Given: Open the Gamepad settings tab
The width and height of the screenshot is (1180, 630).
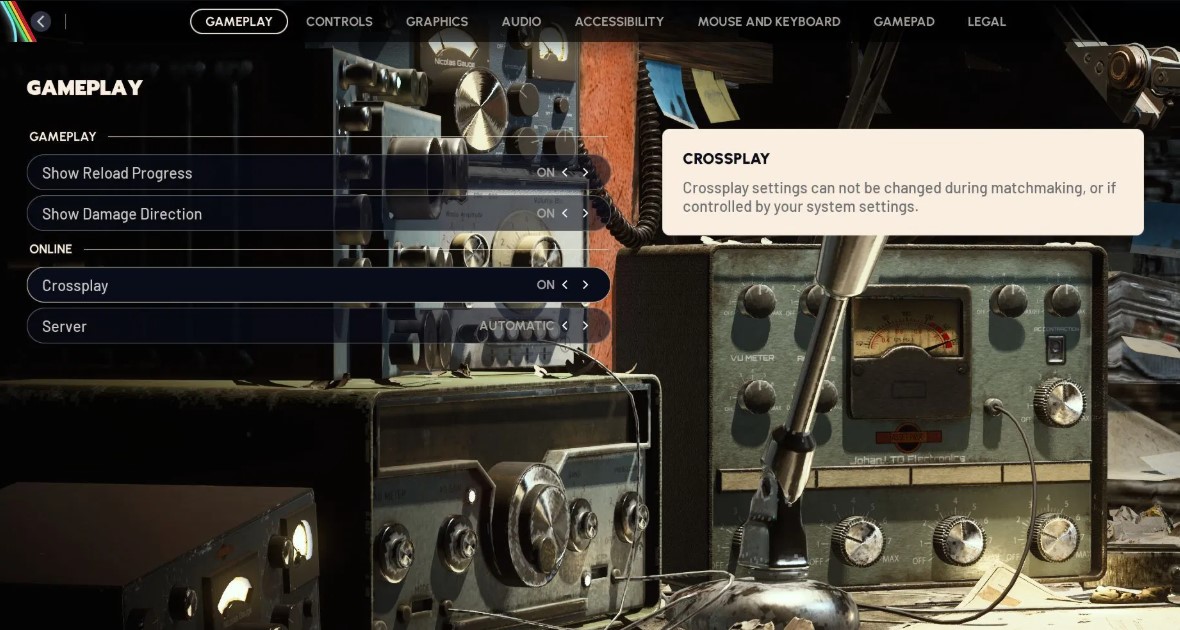Looking at the screenshot, I should (904, 21).
